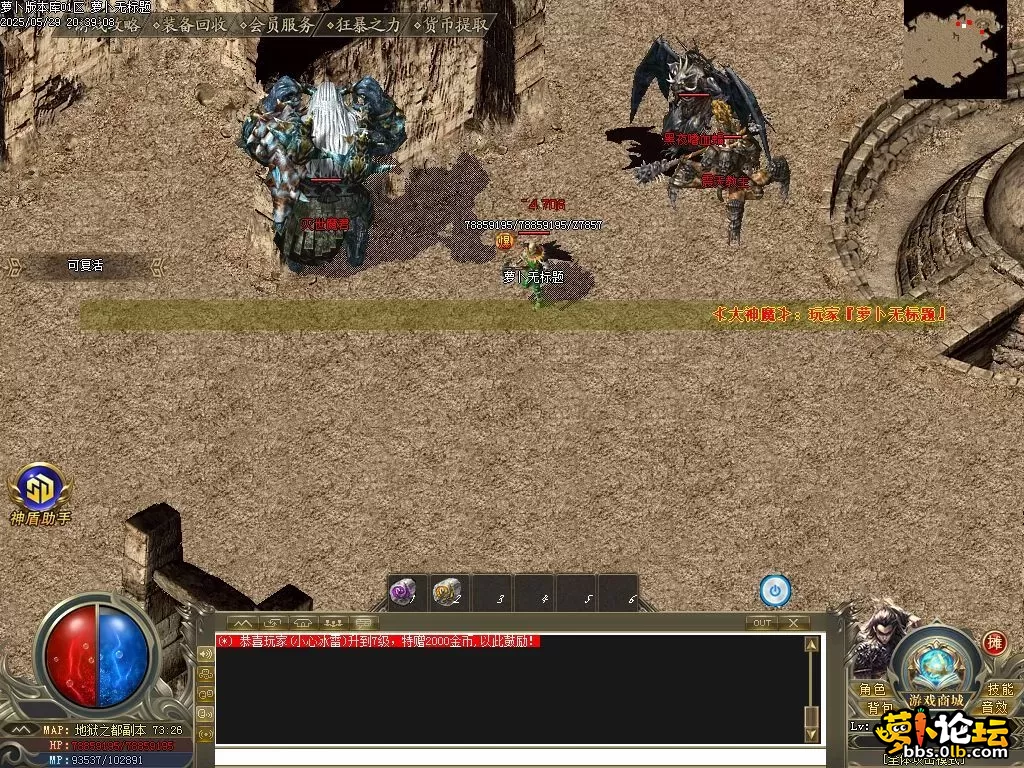This screenshot has height=768, width=1024.
Task: Open the 游戏攻略 game guide menu
Action: [x=108, y=25]
